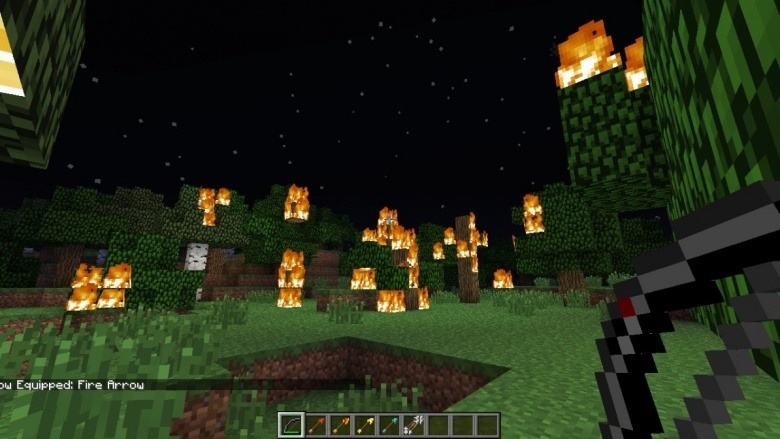
Task: Select the bow in the hotbar
Action: (x=292, y=425)
